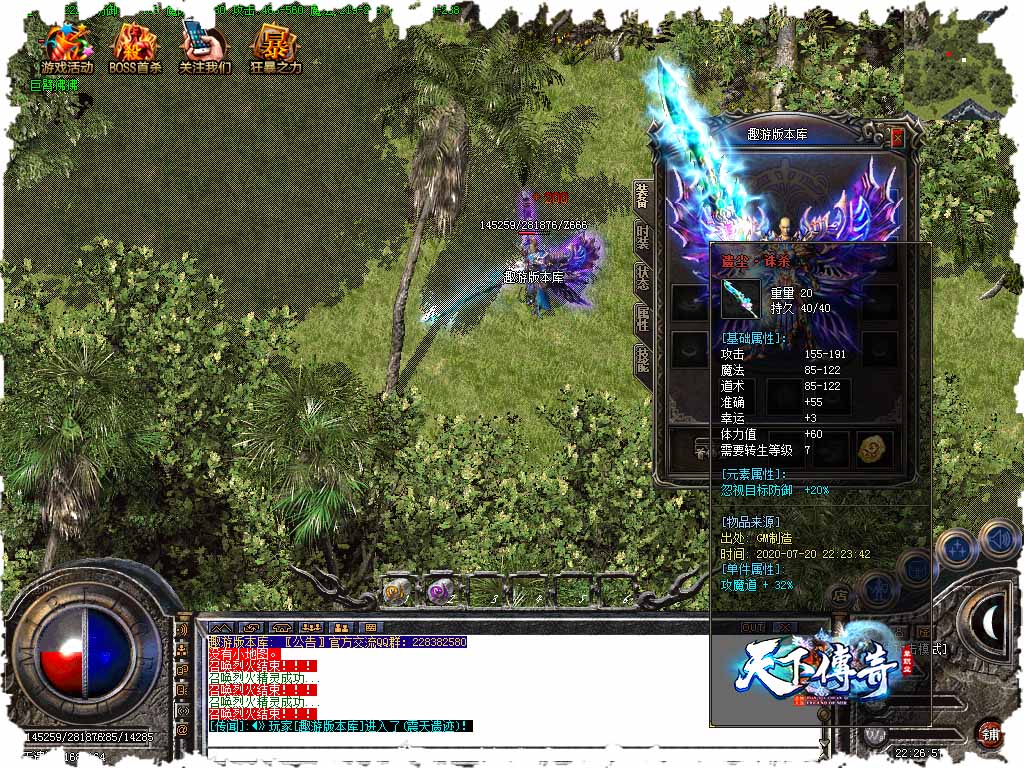This screenshot has width=1024, height=768.
Task: Select the 技能 skills tab
Action: click(641, 360)
